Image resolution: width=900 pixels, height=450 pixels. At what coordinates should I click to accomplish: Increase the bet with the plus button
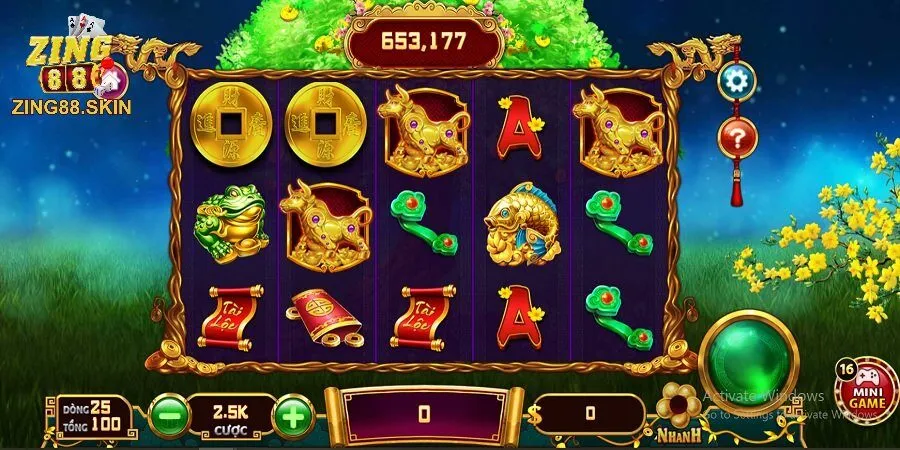tap(292, 414)
